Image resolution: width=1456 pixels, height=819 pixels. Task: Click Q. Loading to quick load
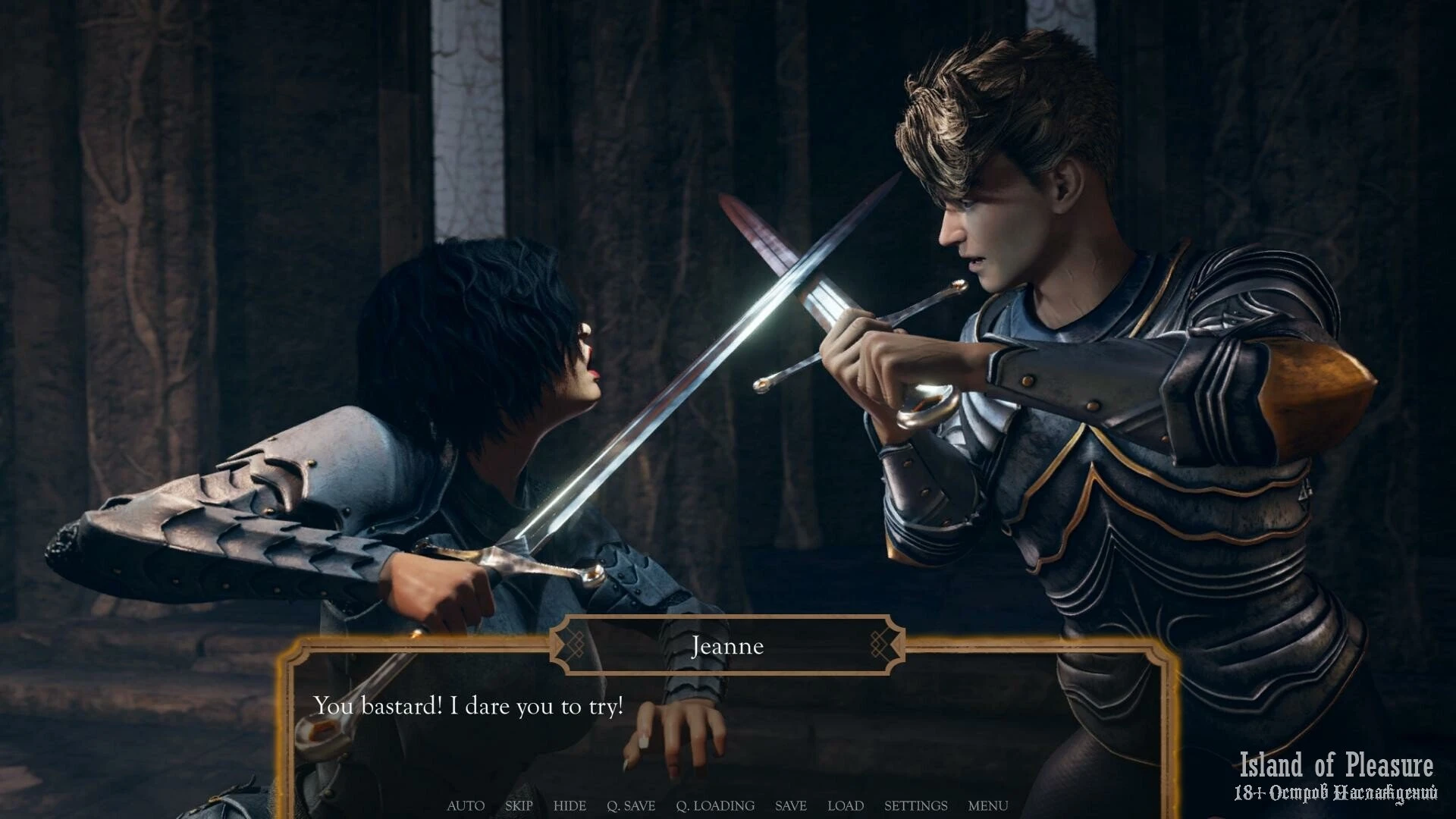pyautogui.click(x=715, y=805)
